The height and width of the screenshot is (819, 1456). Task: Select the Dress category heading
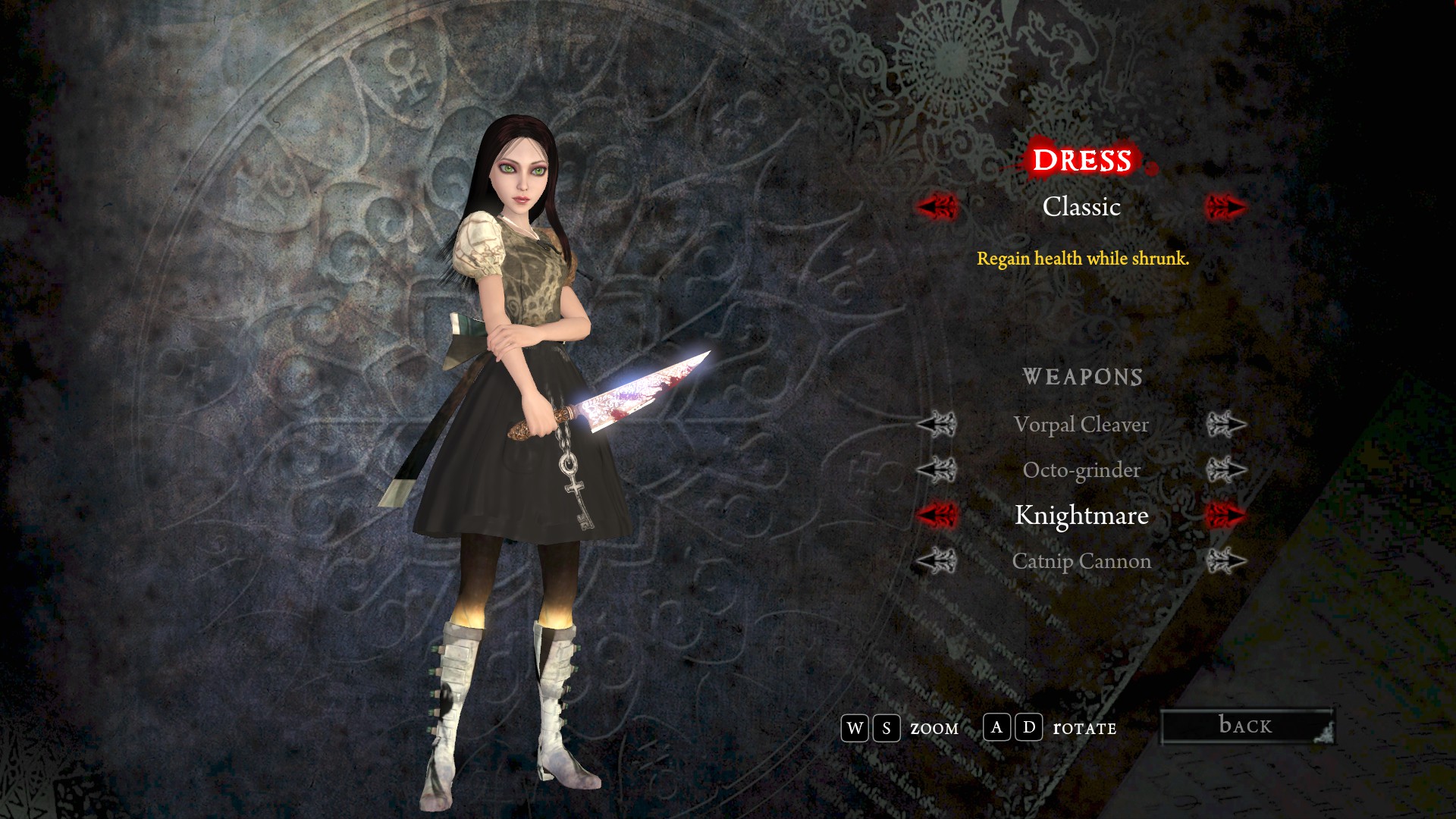tap(1081, 160)
